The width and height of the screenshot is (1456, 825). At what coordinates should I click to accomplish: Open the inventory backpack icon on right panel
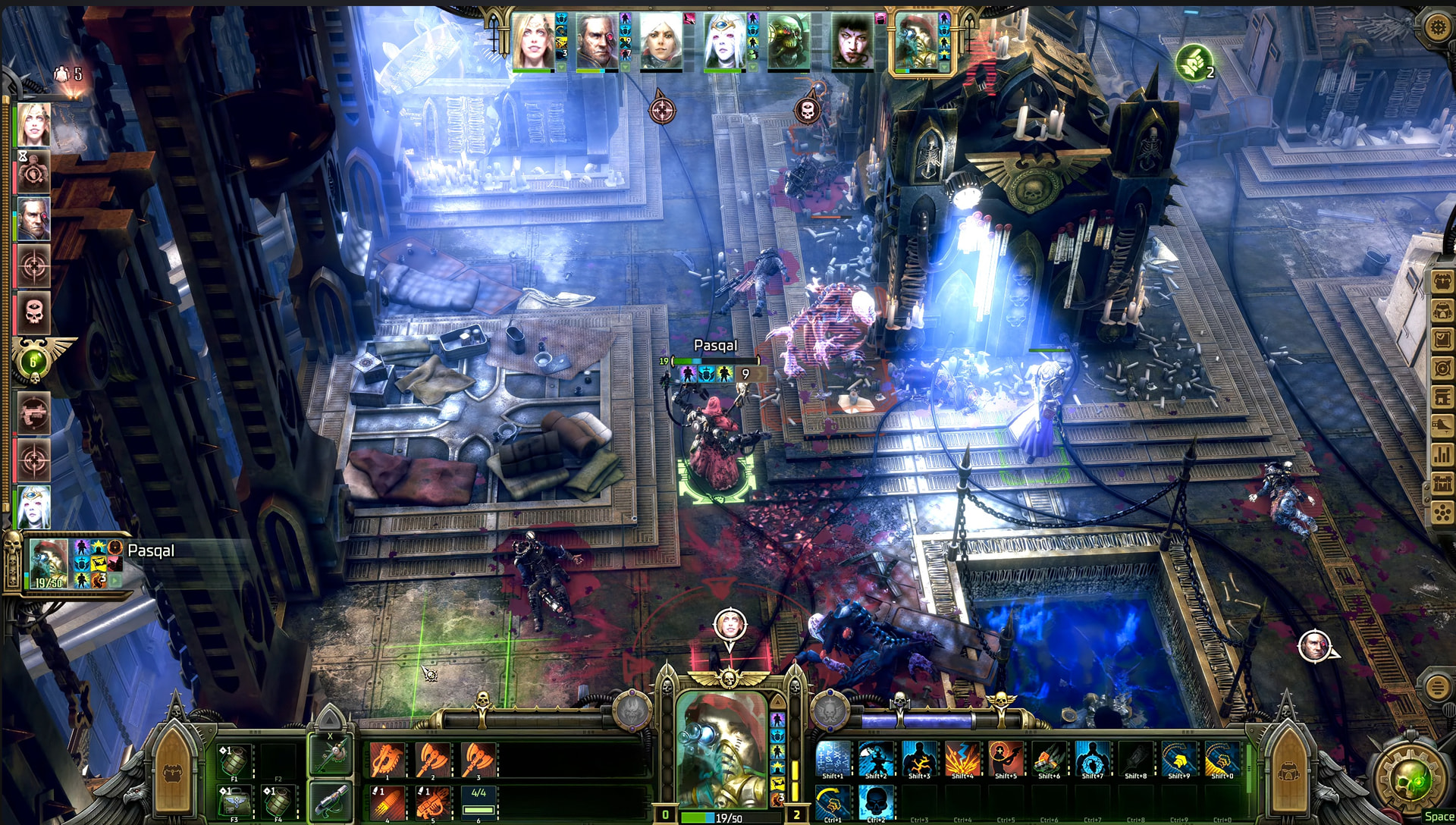pyautogui.click(x=1442, y=281)
